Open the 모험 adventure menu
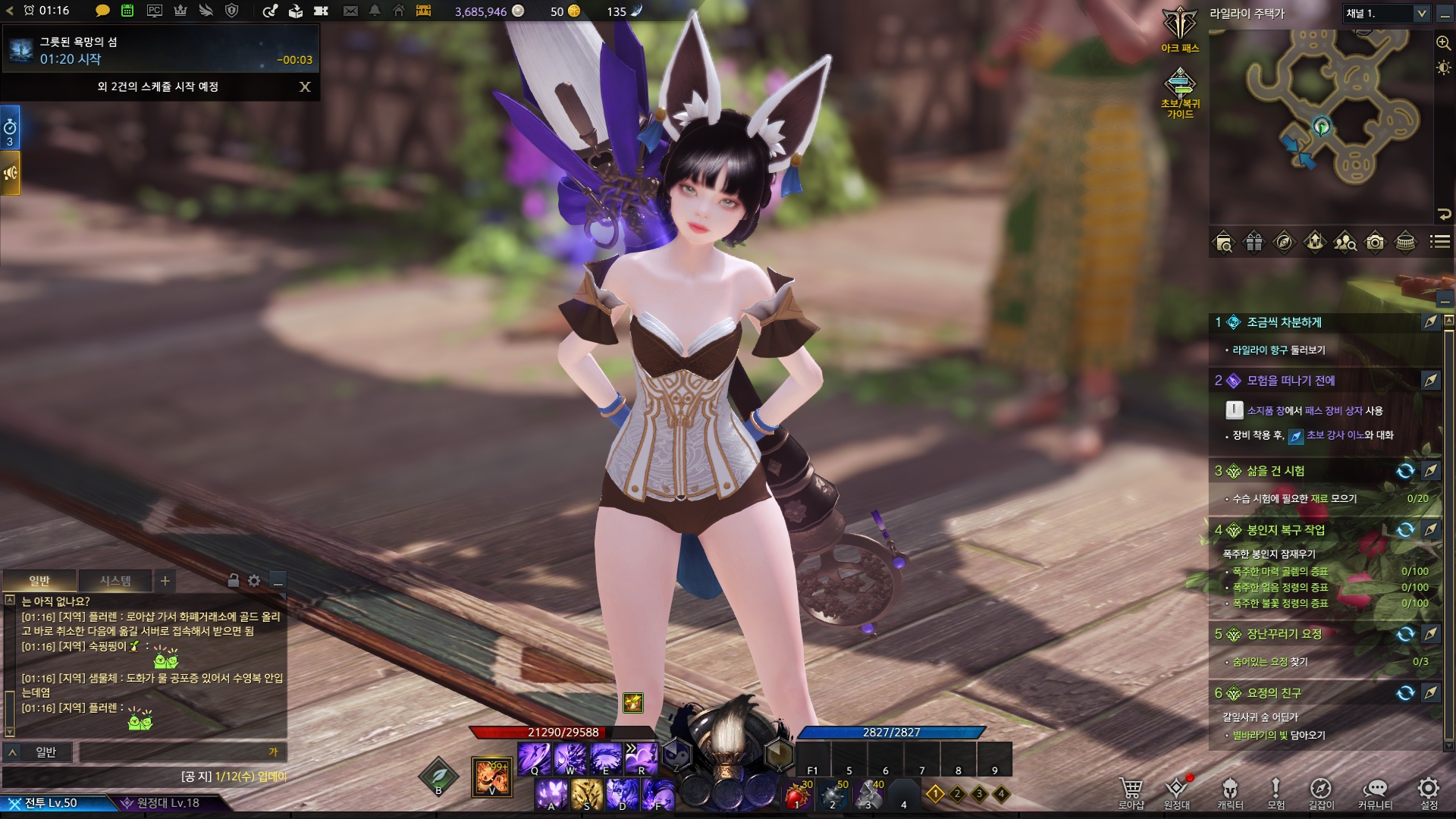 point(1276,792)
